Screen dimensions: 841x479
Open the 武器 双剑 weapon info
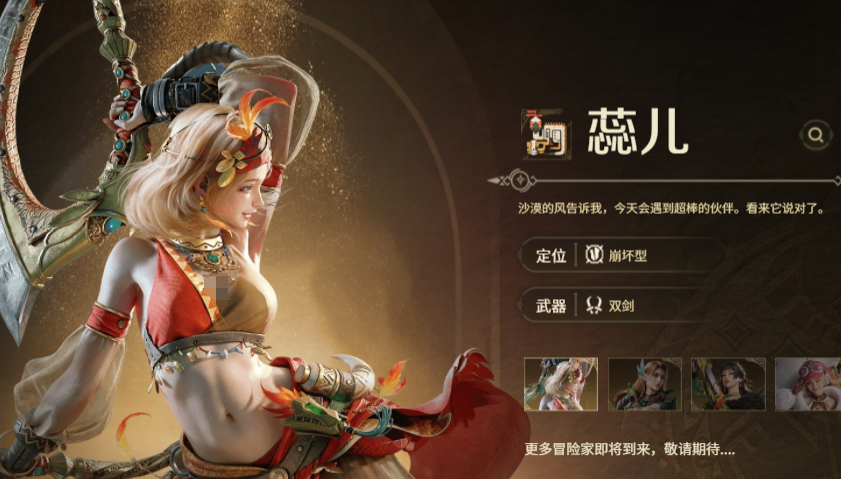620,306
